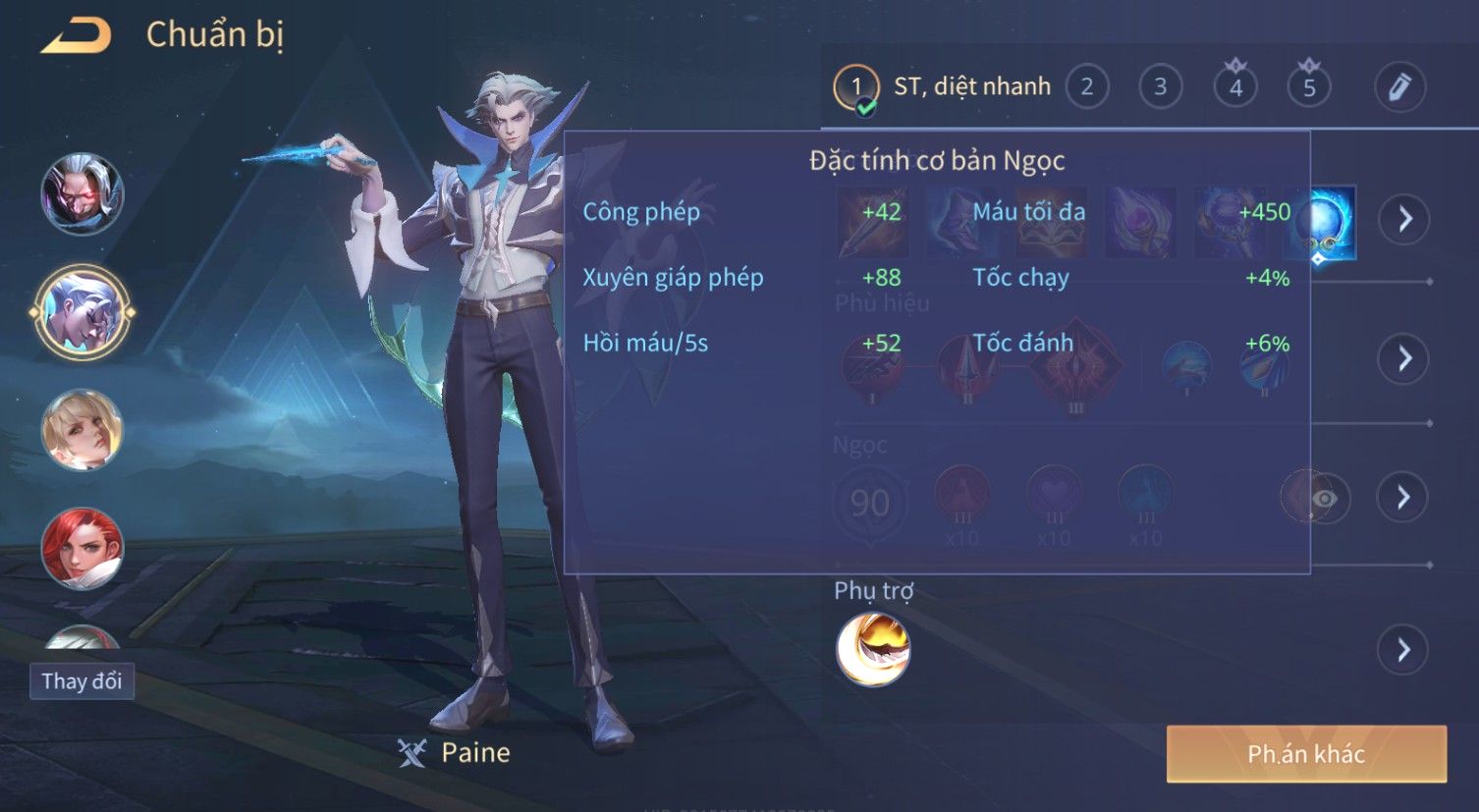Image resolution: width=1479 pixels, height=812 pixels.
Task: Pick the red-haired hero portrait
Action: point(82,547)
